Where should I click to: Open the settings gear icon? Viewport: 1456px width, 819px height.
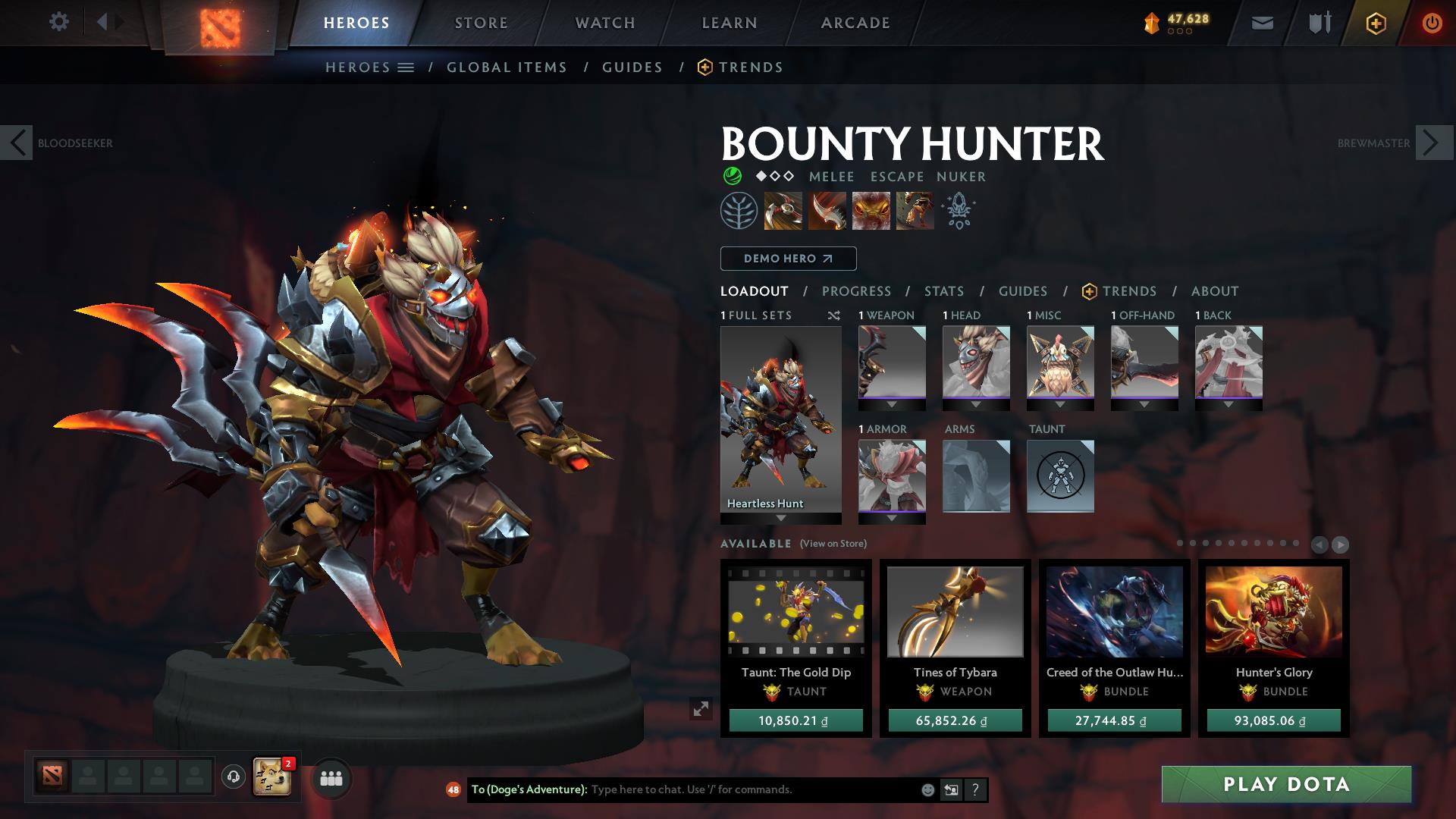[59, 22]
